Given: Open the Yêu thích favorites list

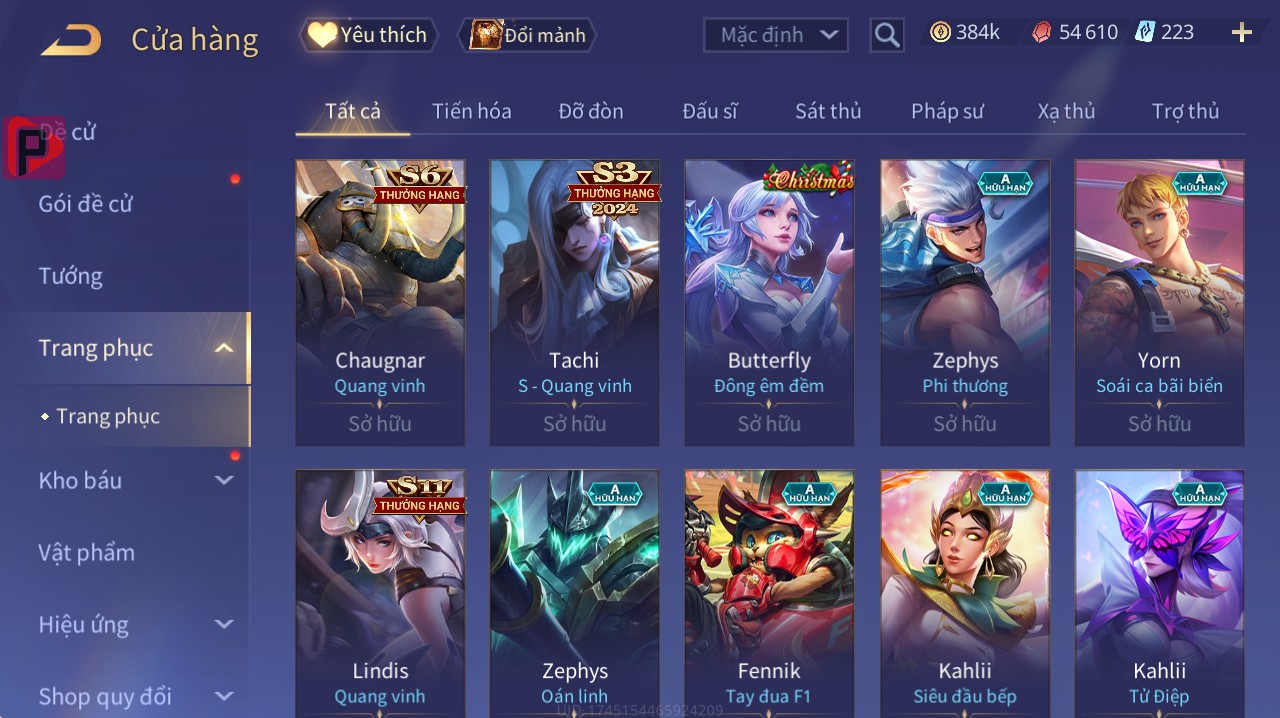Looking at the screenshot, I should click(368, 35).
